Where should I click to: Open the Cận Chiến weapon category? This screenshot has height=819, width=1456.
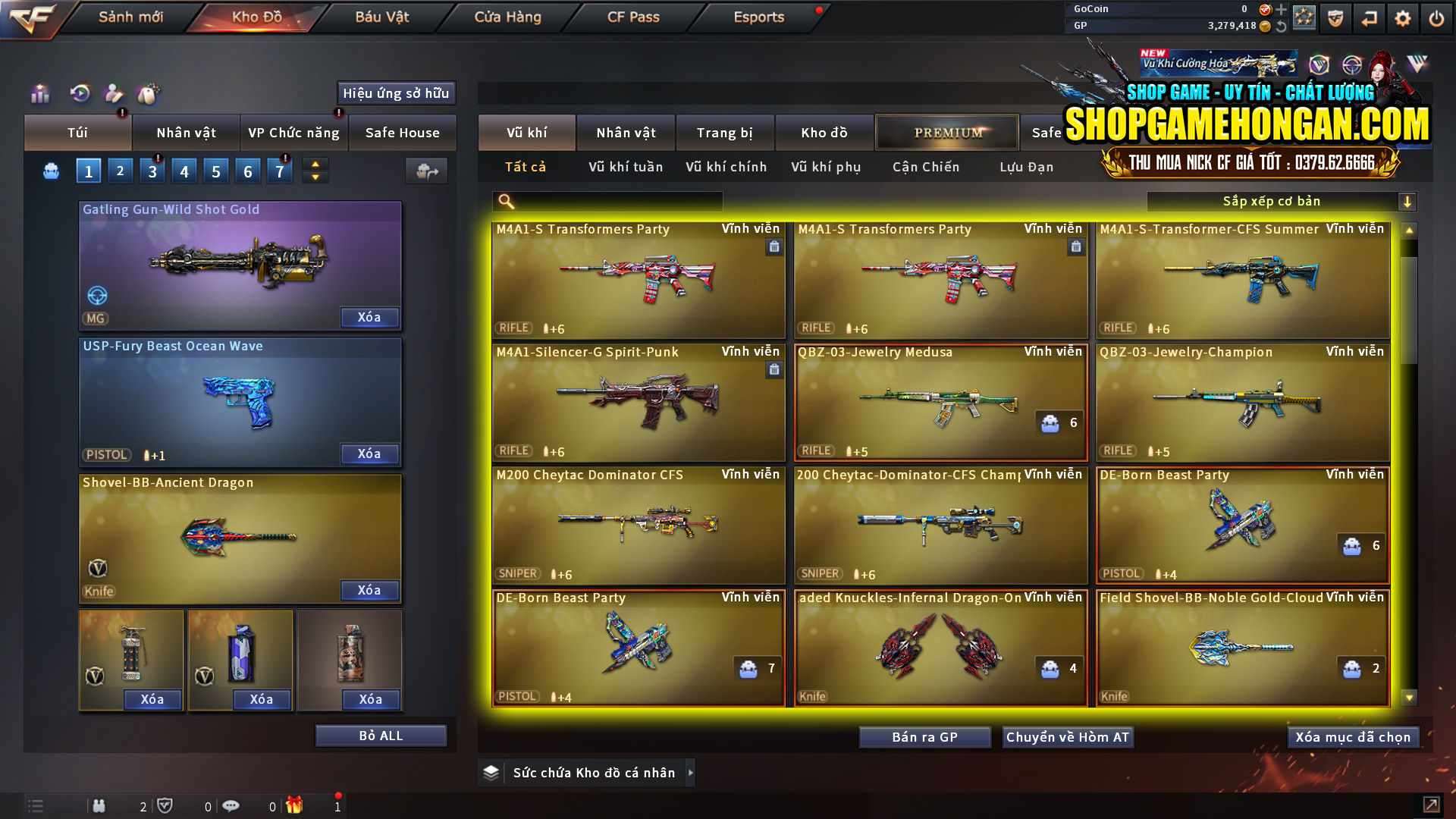(x=925, y=167)
